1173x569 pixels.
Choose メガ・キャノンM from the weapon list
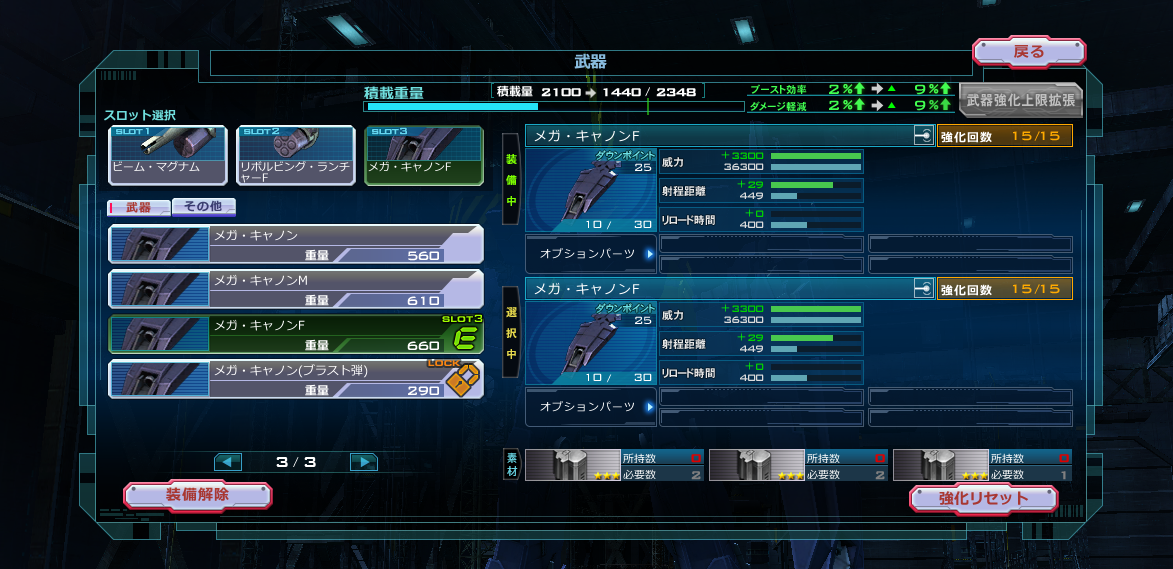point(295,289)
